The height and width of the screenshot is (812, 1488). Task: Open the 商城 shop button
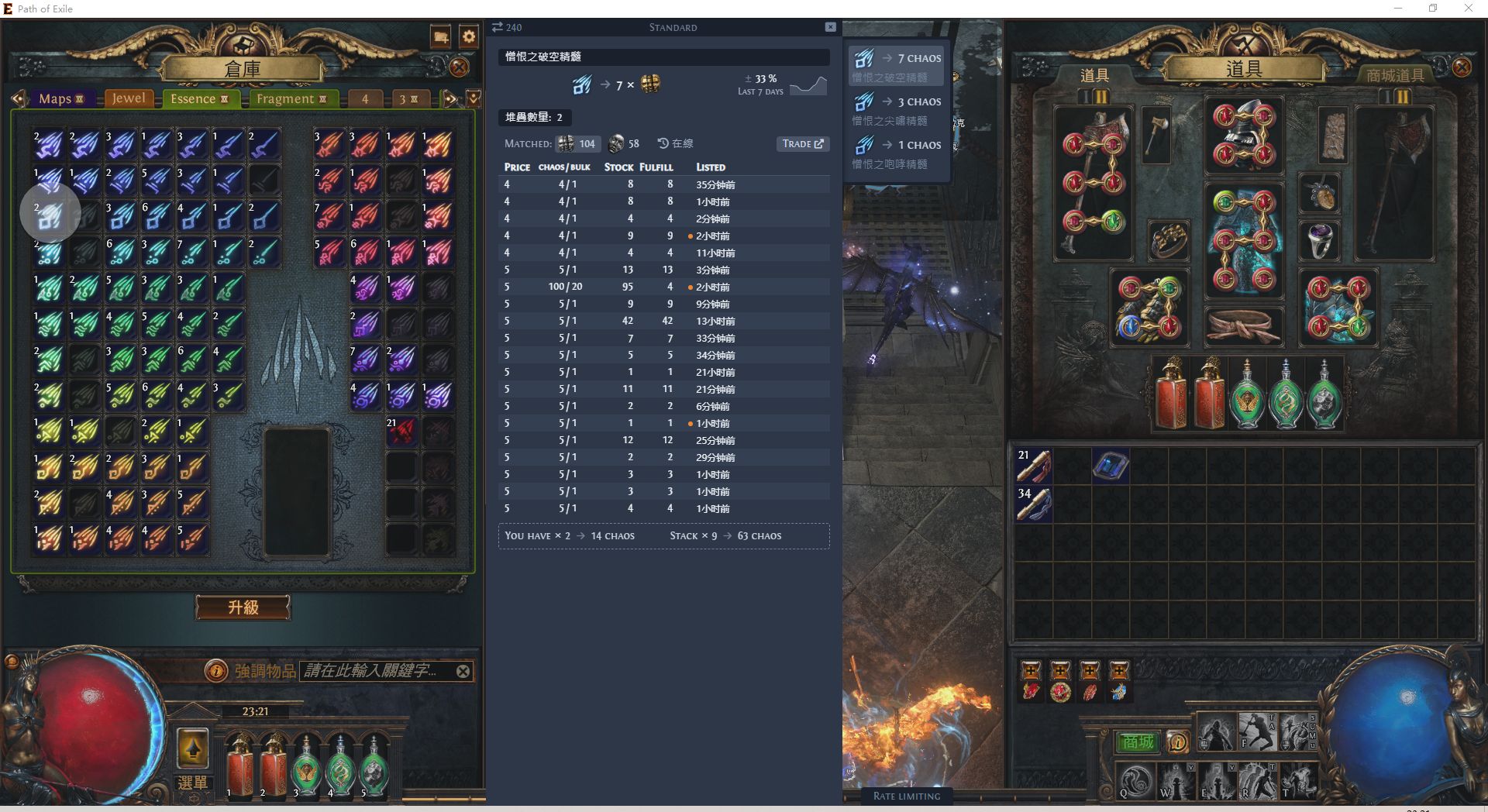coord(1137,742)
